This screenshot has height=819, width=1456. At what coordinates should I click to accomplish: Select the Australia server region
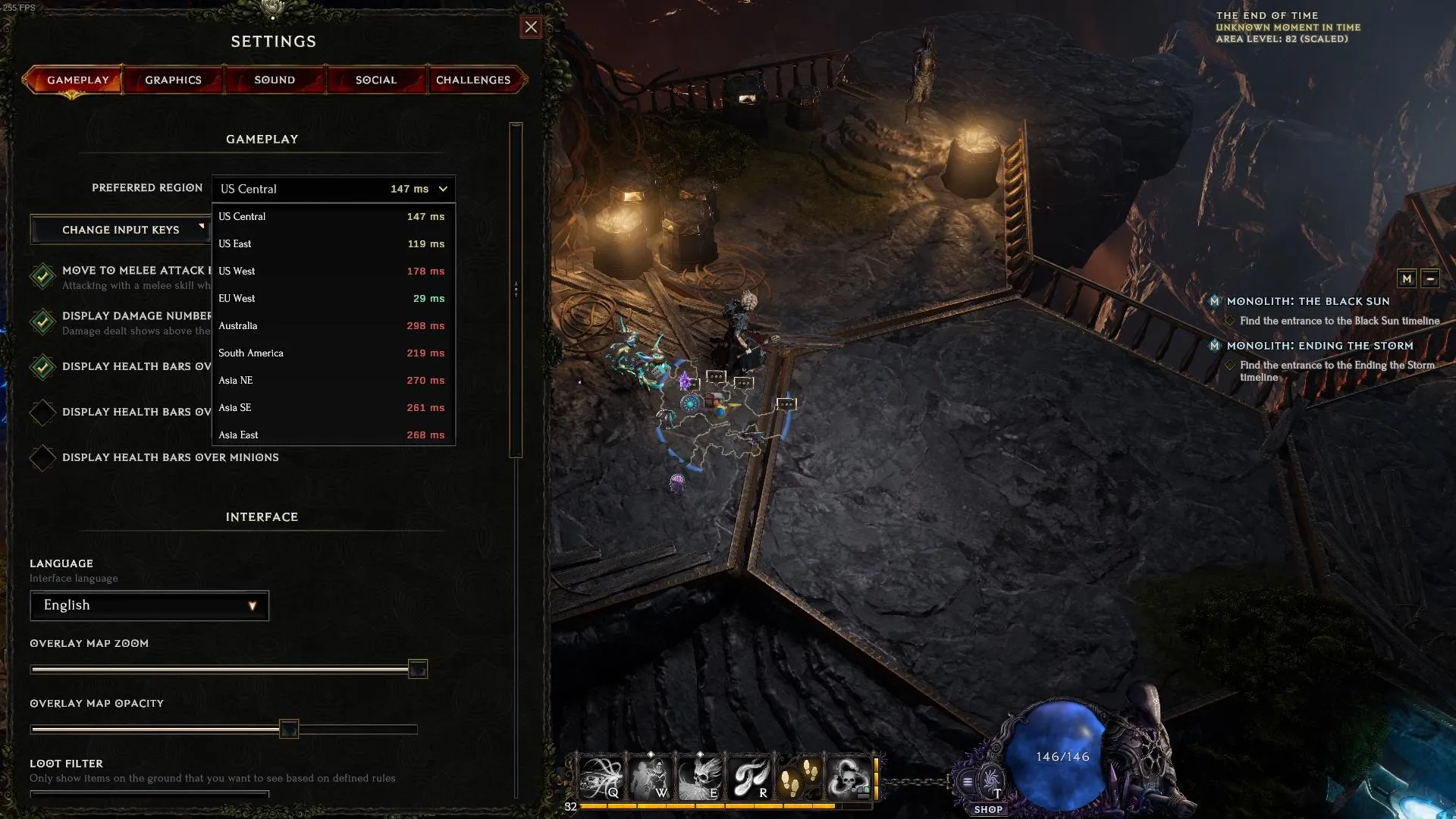click(332, 325)
